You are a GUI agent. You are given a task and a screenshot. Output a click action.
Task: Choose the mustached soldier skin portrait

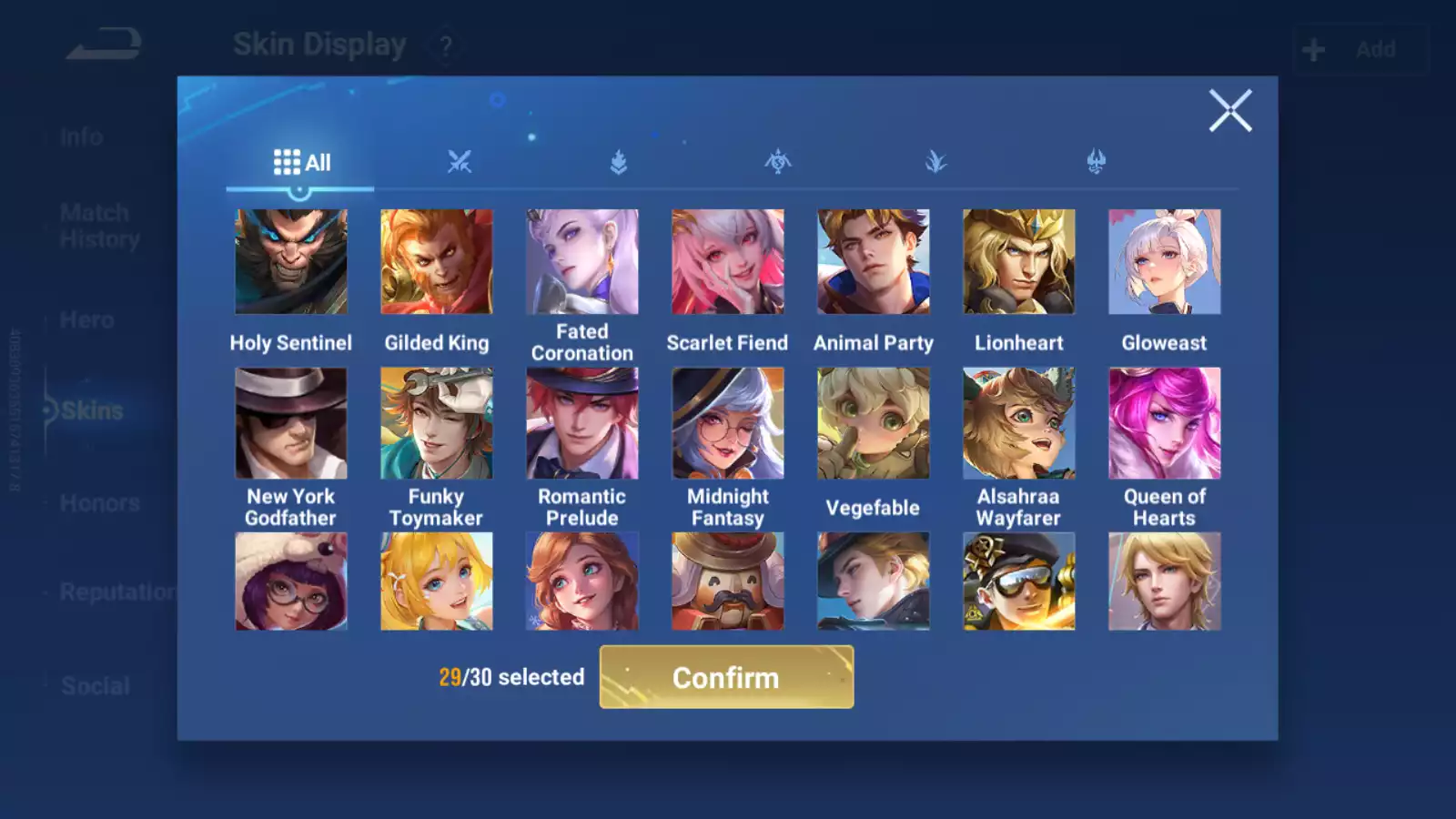click(x=728, y=582)
